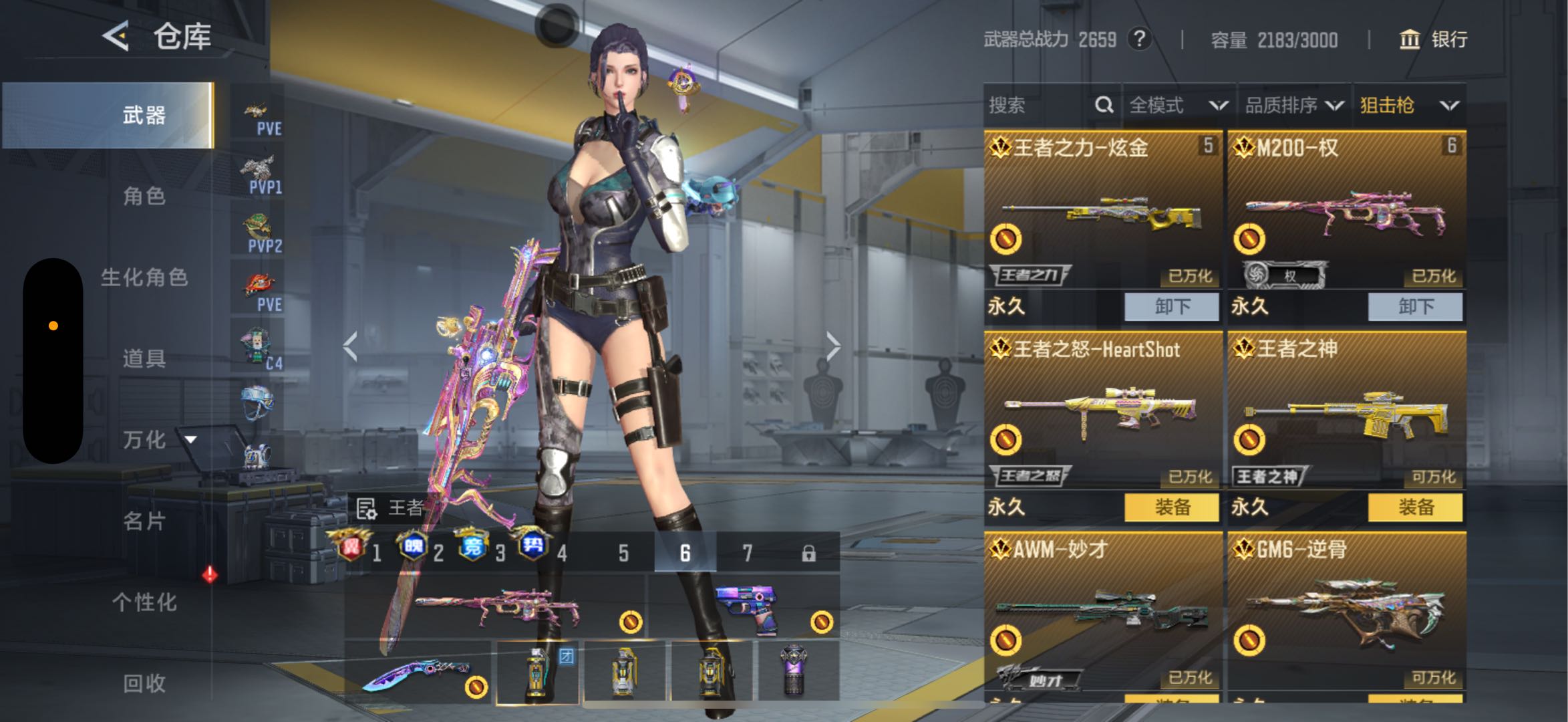Viewport: 1568px width, 722px height.
Task: Open the 名片 name card tab
Action: (x=144, y=521)
